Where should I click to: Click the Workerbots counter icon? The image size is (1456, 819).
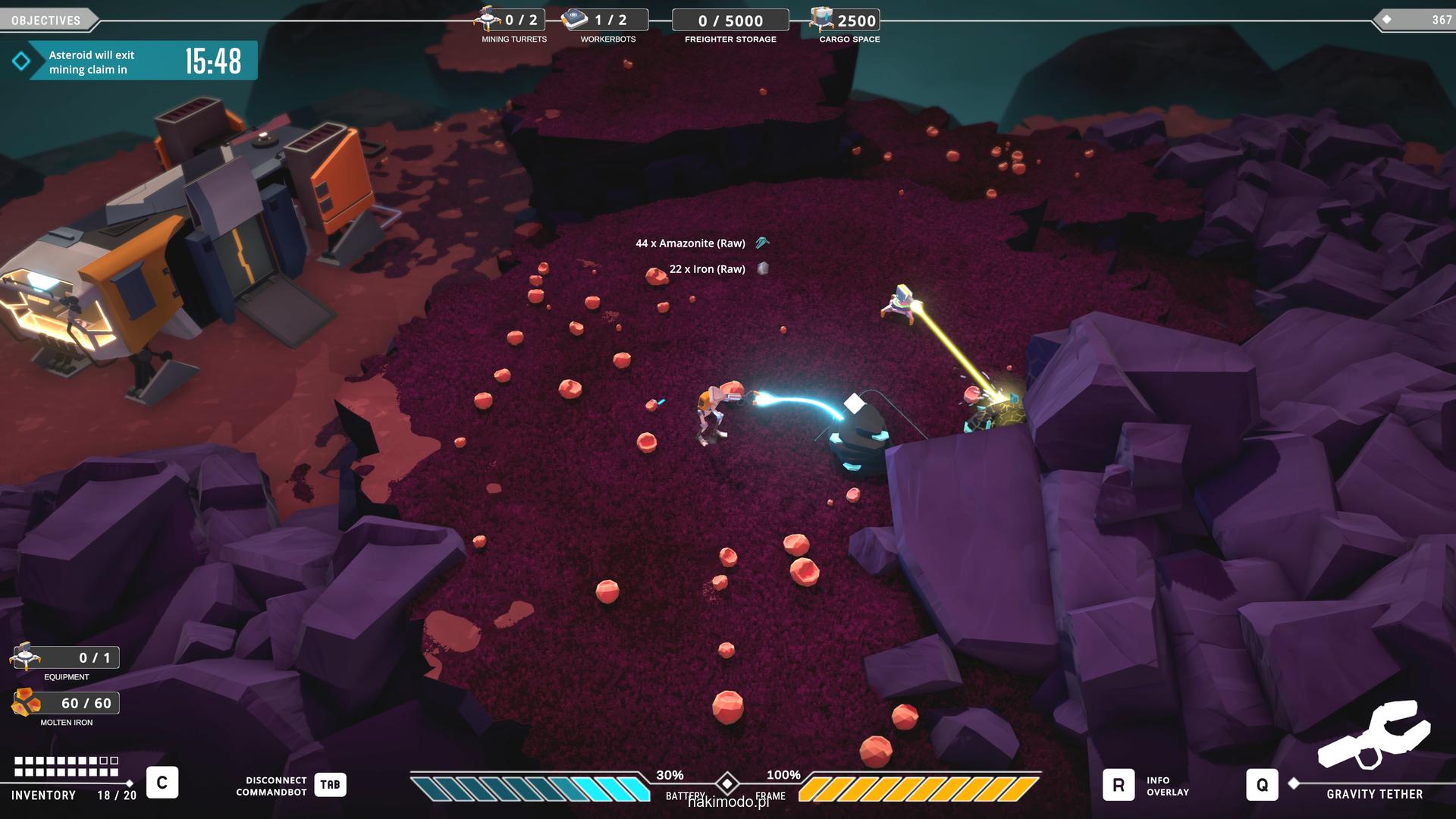(x=576, y=19)
